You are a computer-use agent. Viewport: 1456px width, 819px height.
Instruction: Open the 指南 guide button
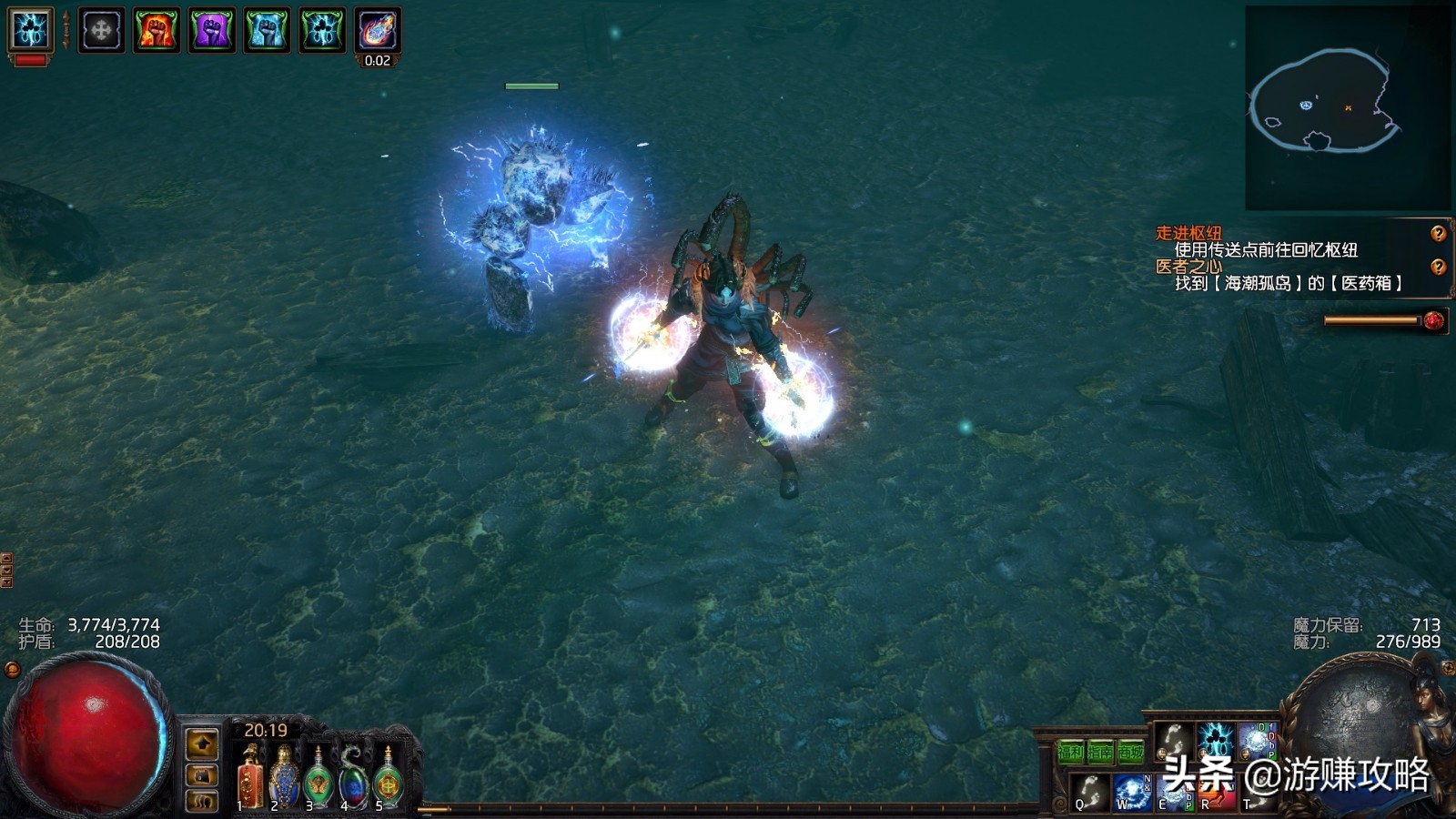tap(1101, 753)
